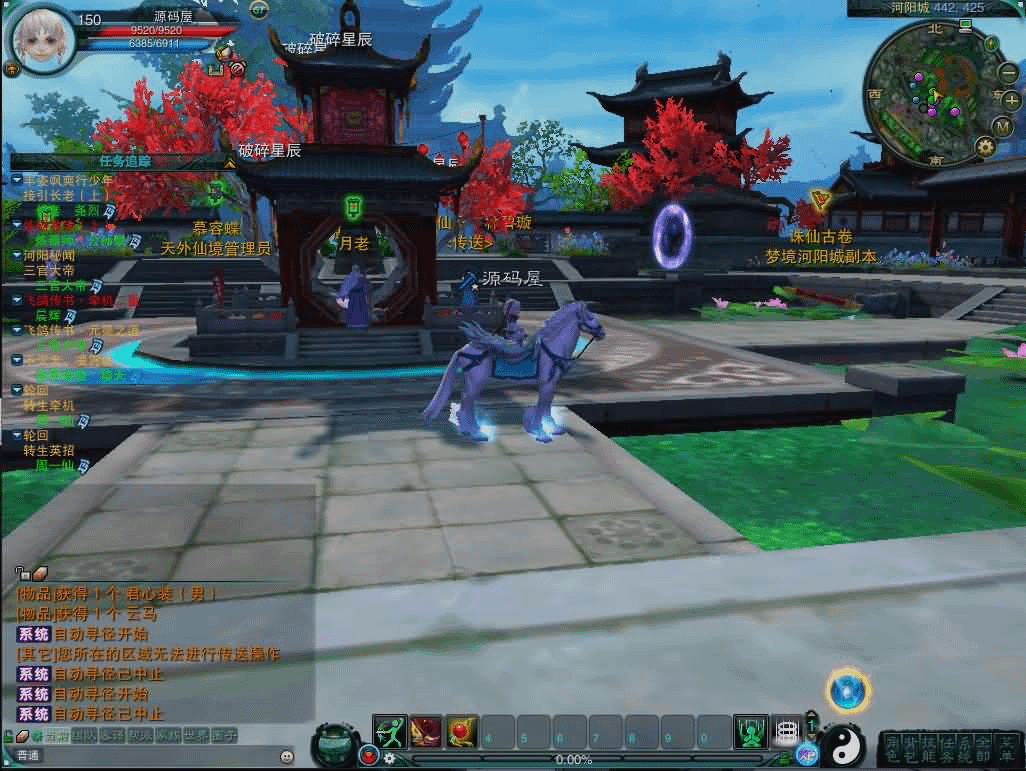Switch to the 世界 chat channel tab
The image size is (1026, 771).
(196, 735)
